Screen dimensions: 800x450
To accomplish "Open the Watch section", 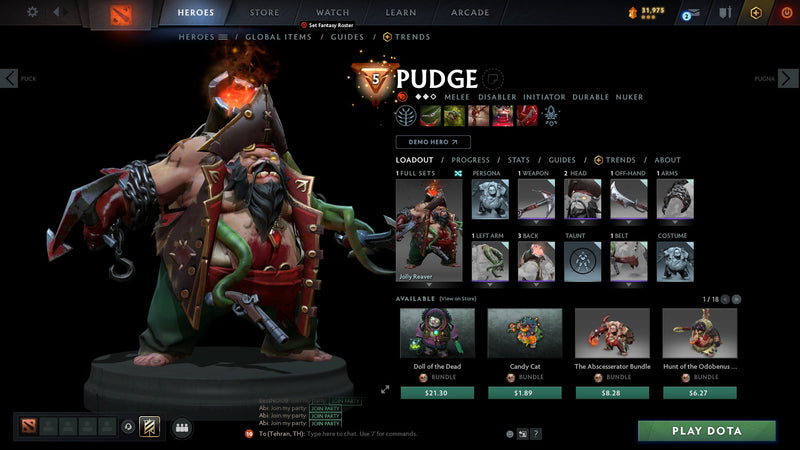I will pos(332,13).
